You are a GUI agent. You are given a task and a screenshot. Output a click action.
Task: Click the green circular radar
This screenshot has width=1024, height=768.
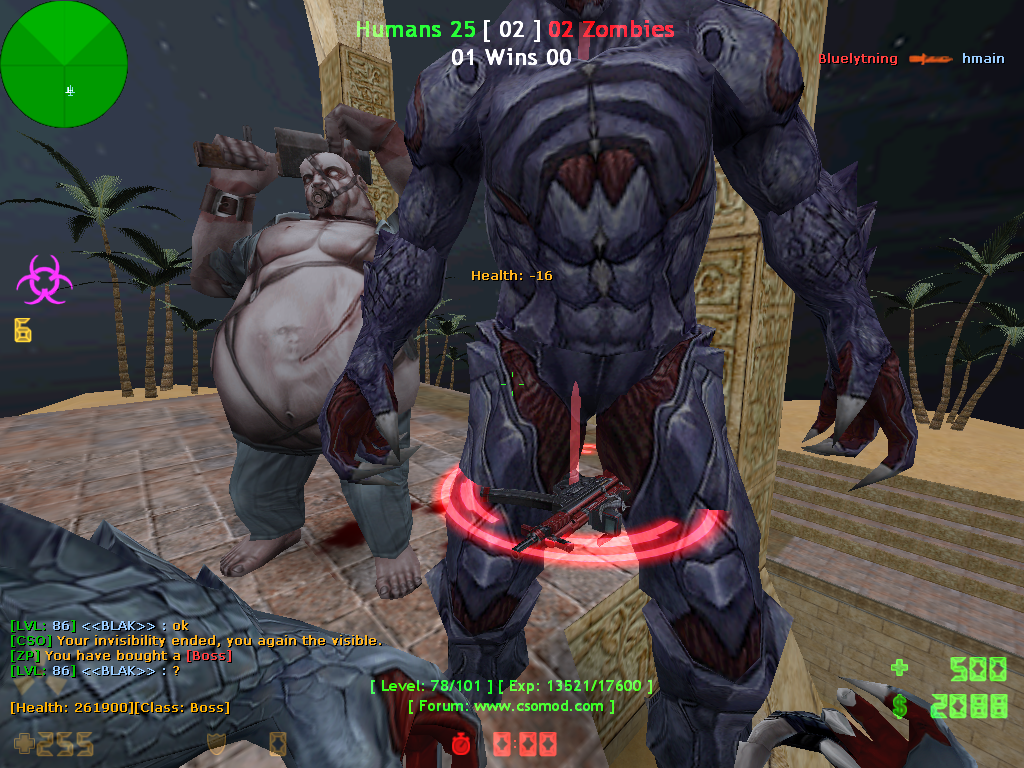click(64, 64)
